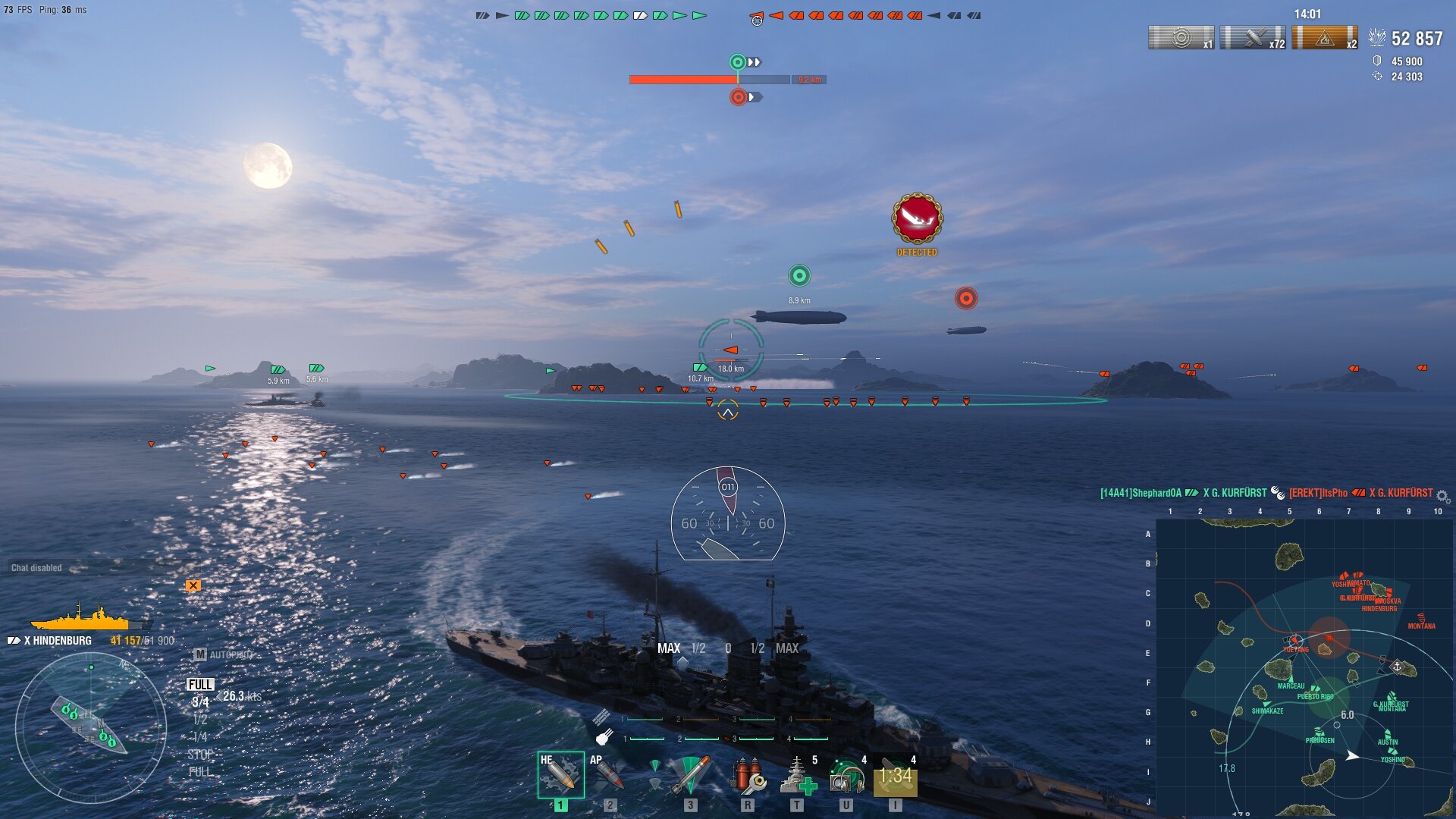Image resolution: width=1456 pixels, height=819 pixels.
Task: Click the anchor marker on the minimap
Action: coord(1397,666)
